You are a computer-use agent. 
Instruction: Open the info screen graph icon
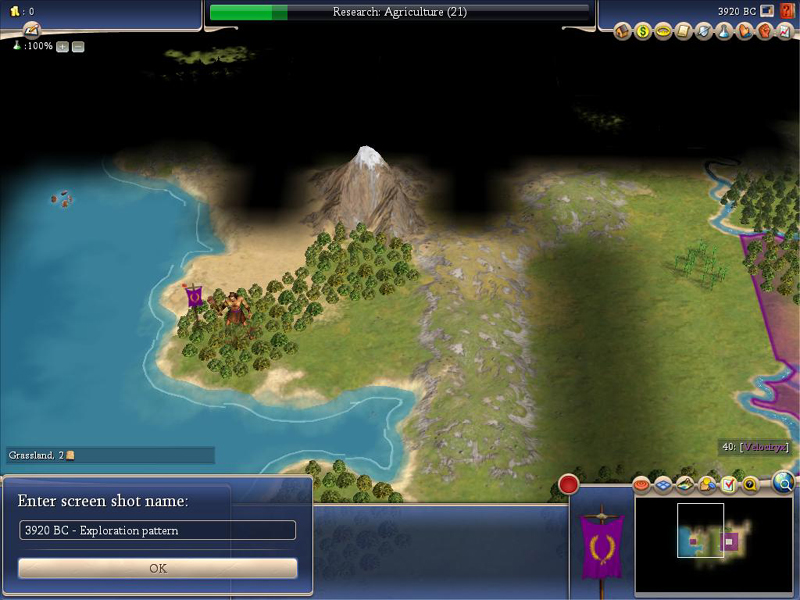tap(784, 32)
